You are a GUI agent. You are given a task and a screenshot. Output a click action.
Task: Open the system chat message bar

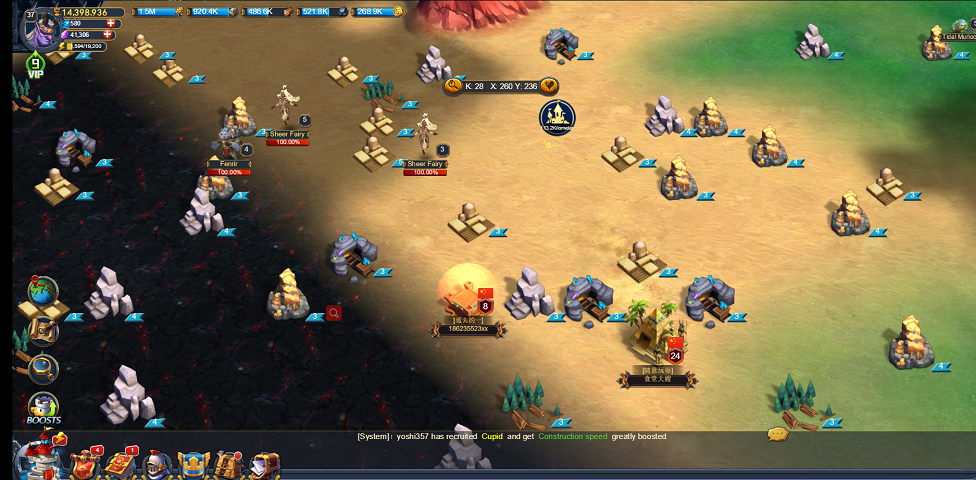click(511, 437)
